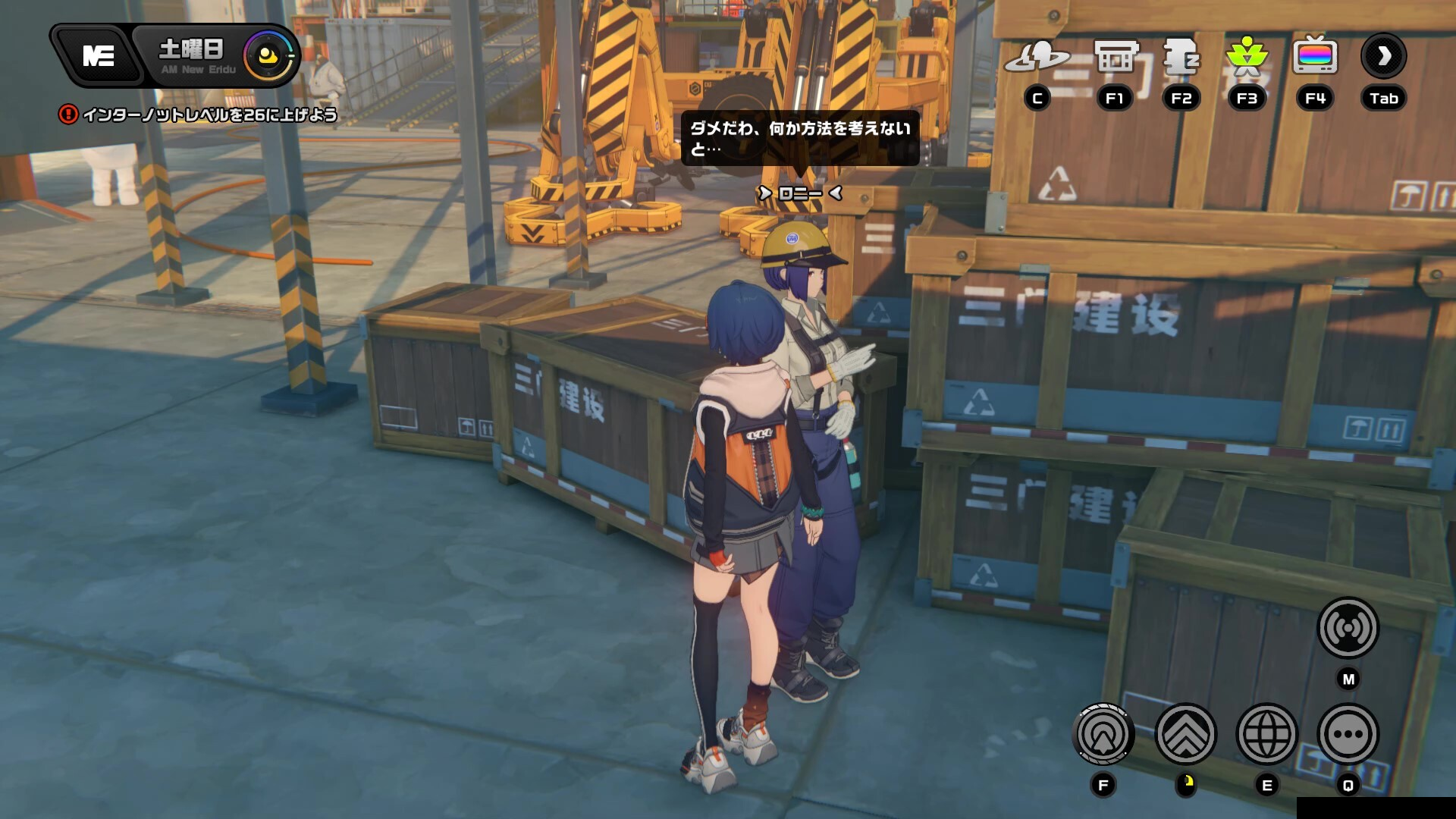Screen dimensions: 1456x819
Task: Open the green winged figure icon
Action: click(x=1247, y=56)
